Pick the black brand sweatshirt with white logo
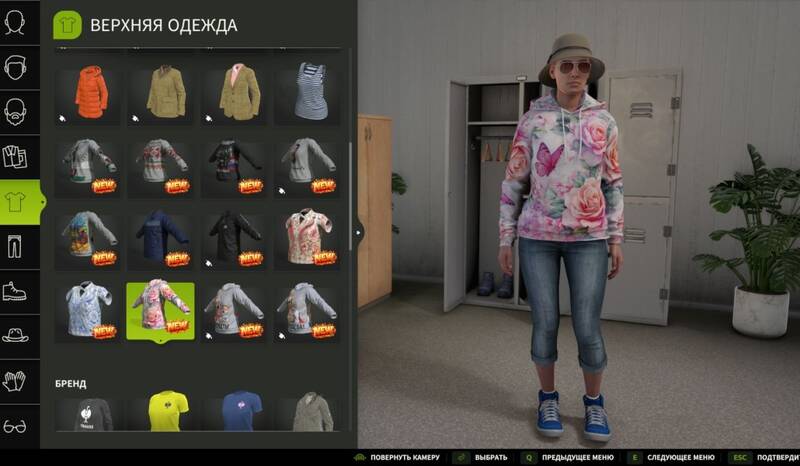This screenshot has height=466, width=800. coord(89,412)
